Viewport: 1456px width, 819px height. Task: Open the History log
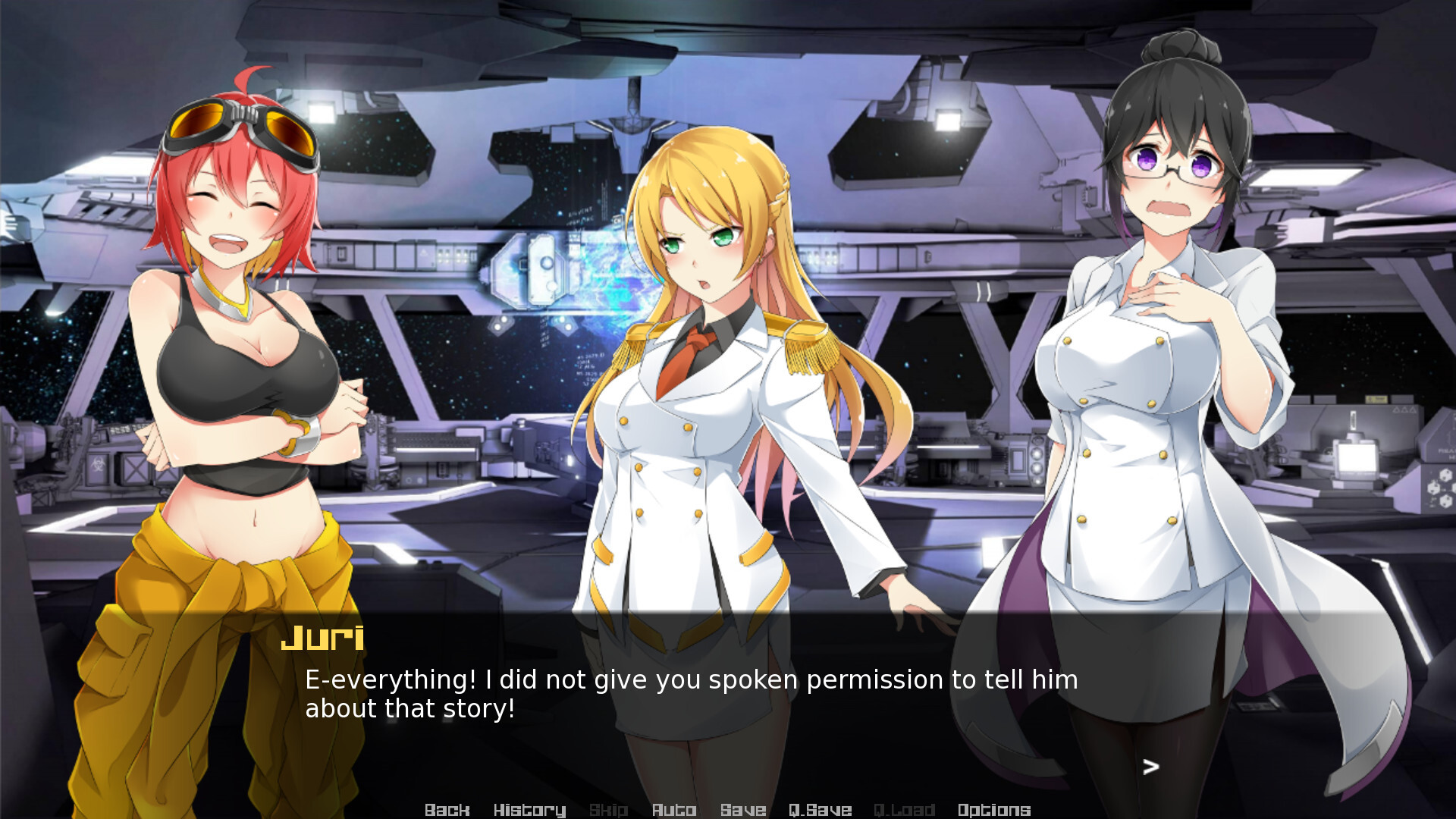529,810
